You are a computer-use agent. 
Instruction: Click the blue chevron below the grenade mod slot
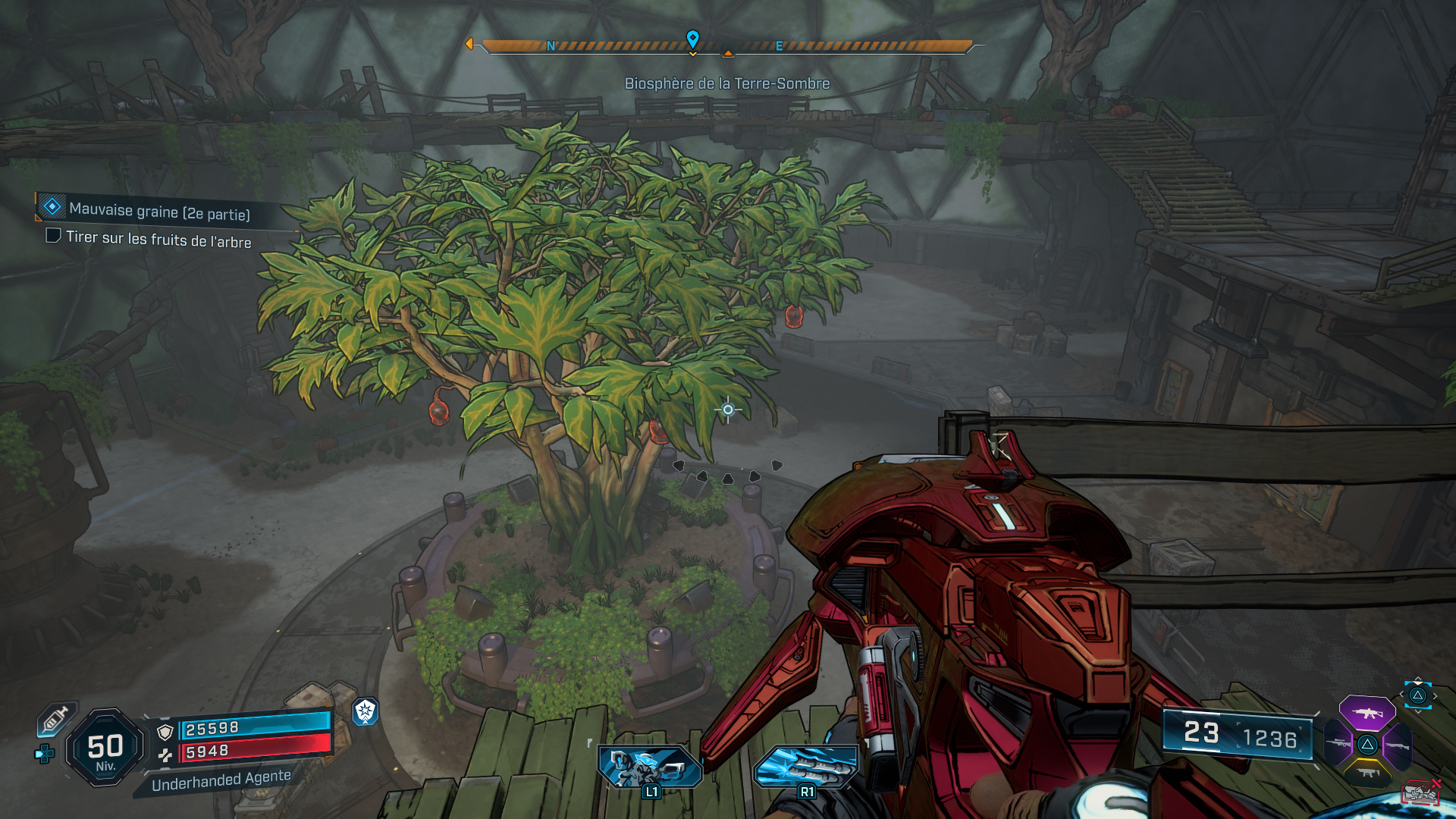click(x=1419, y=712)
